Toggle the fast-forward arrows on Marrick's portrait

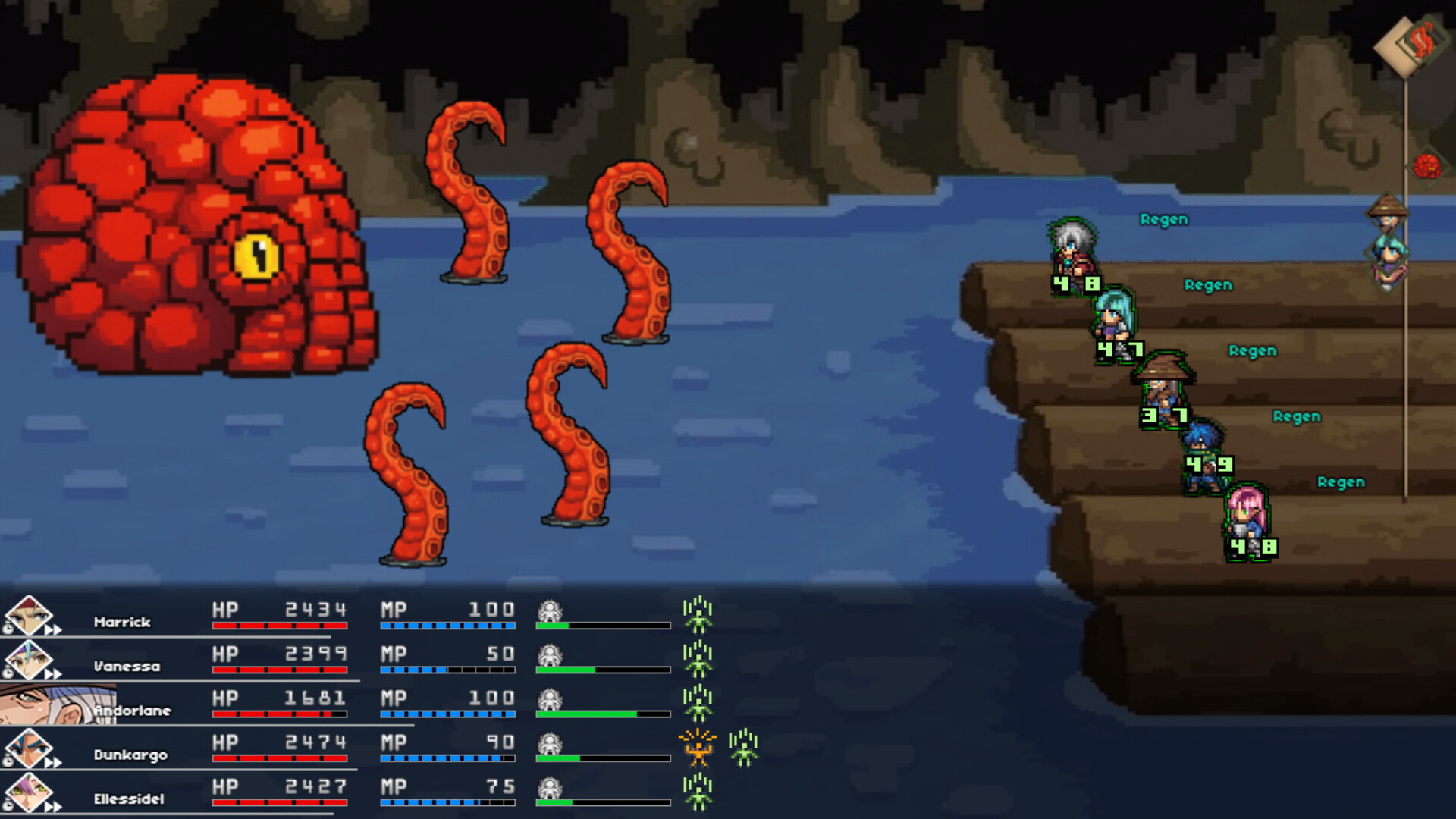click(x=53, y=629)
